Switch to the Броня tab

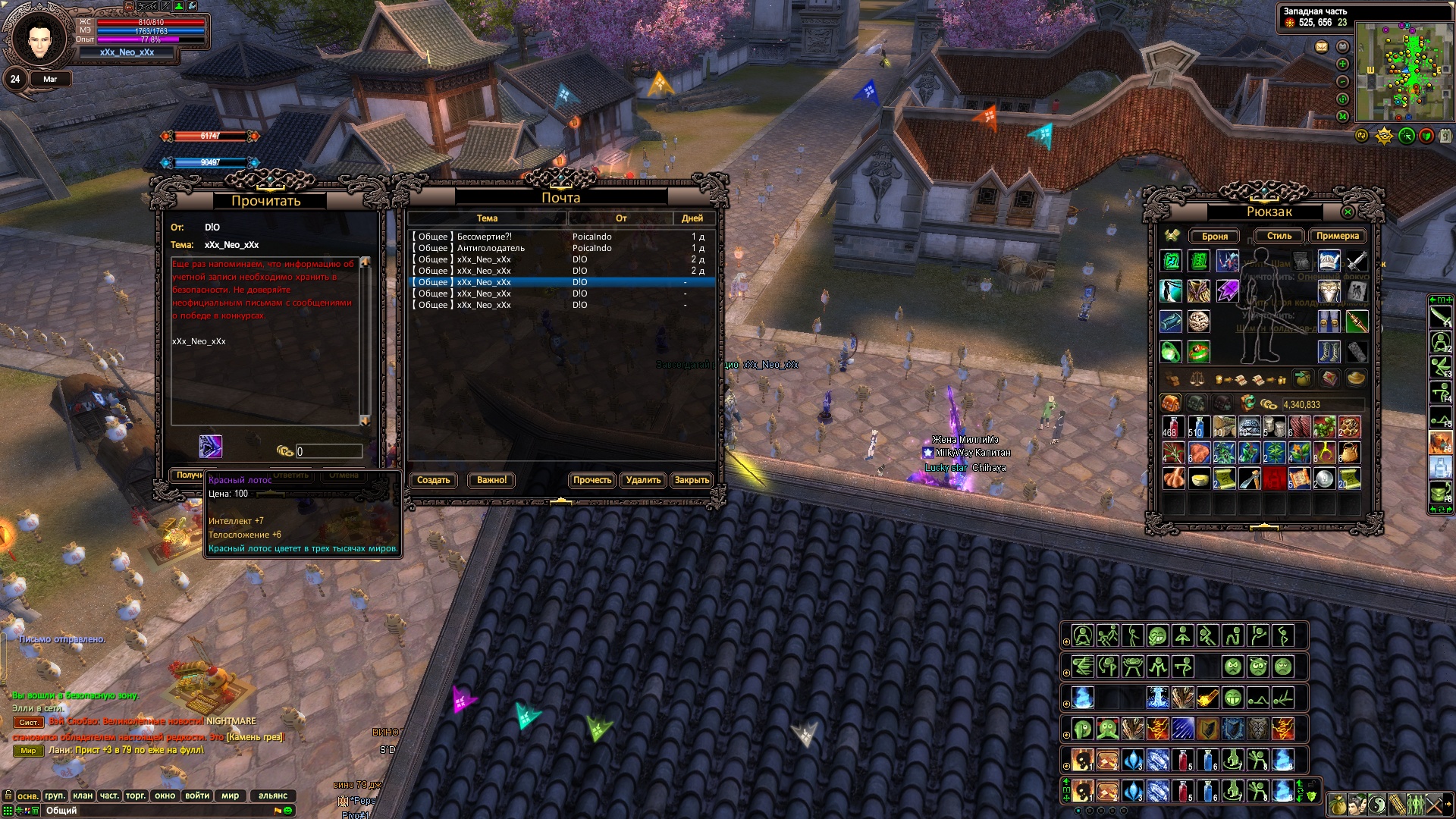pyautogui.click(x=1214, y=236)
